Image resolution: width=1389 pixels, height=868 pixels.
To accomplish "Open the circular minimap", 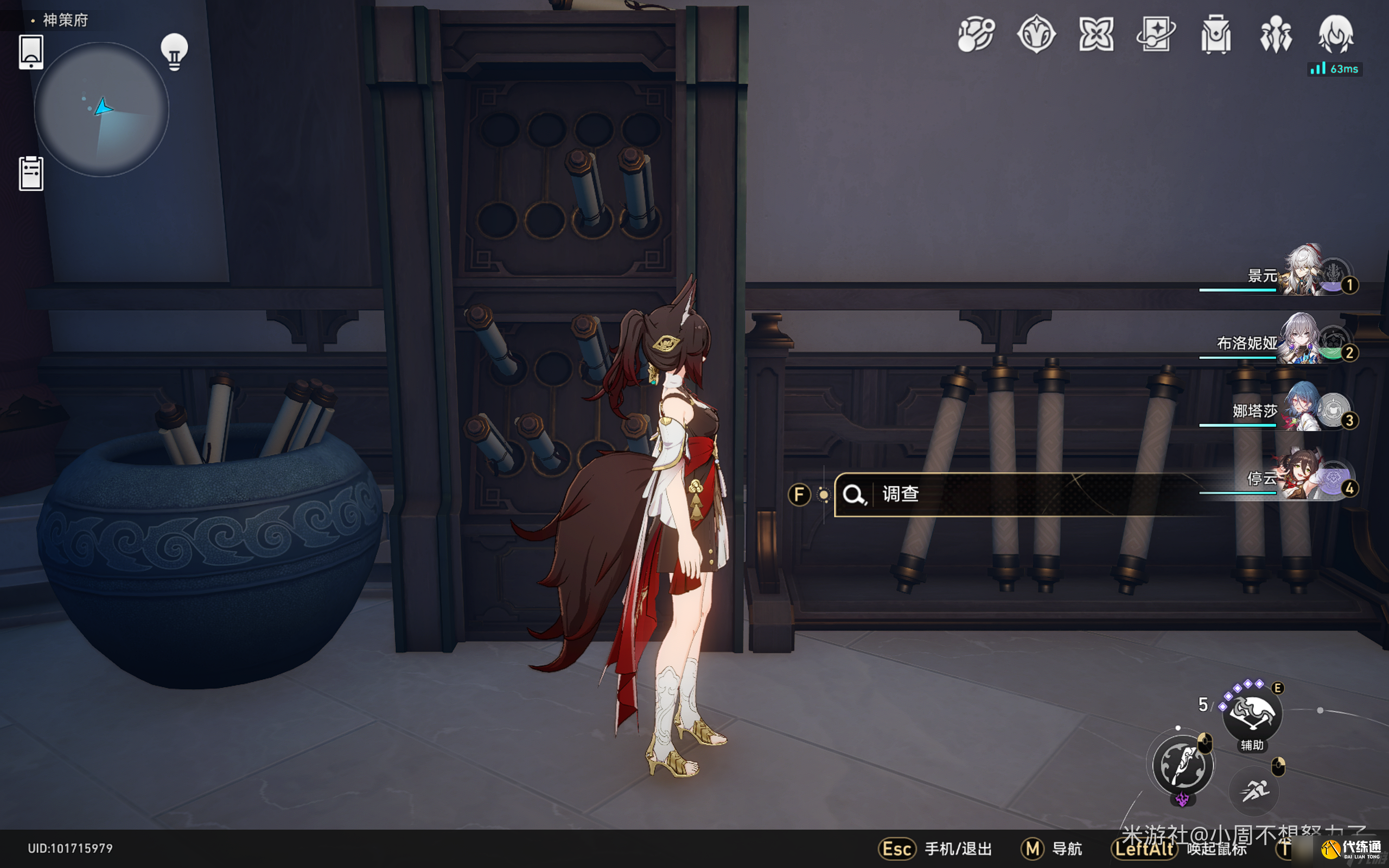I will [101, 109].
